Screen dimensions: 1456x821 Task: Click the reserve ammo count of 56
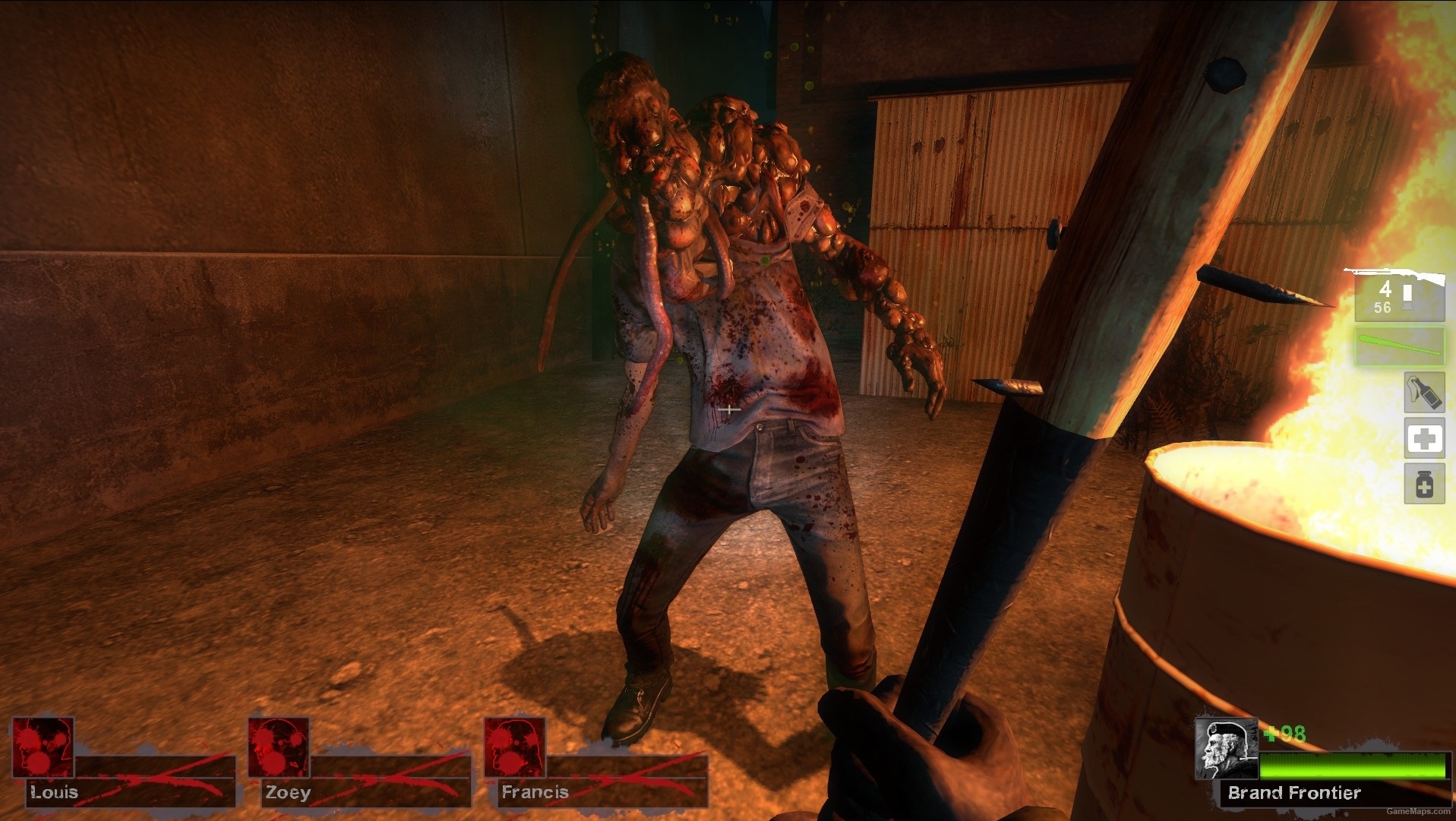(1384, 307)
